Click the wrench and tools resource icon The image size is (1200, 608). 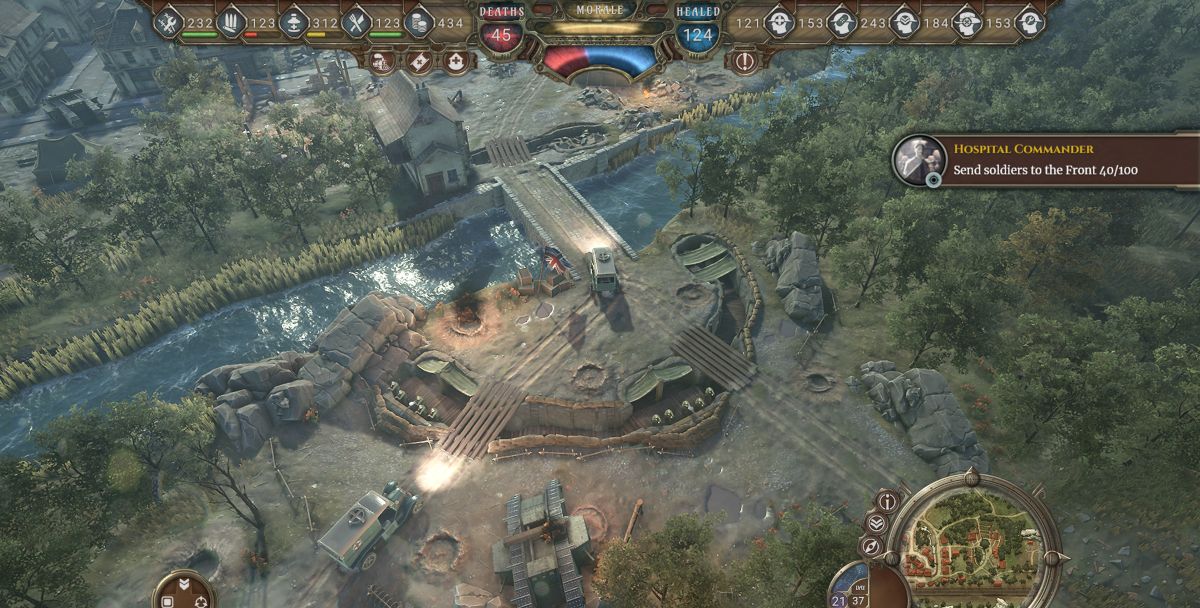click(169, 22)
